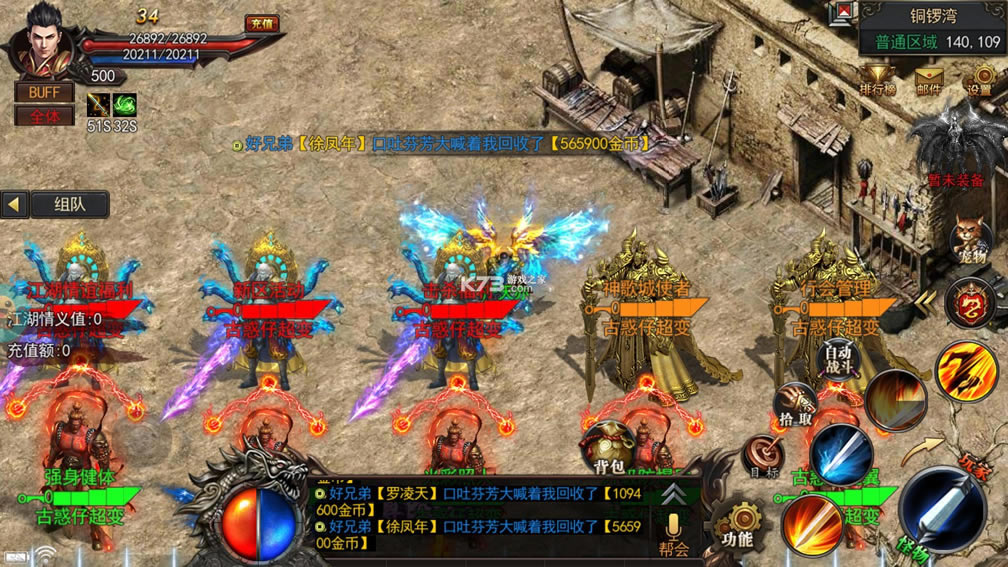1008x567 pixels.
Task: Collapse the side panel with the yellow arrow
Action: (14, 204)
